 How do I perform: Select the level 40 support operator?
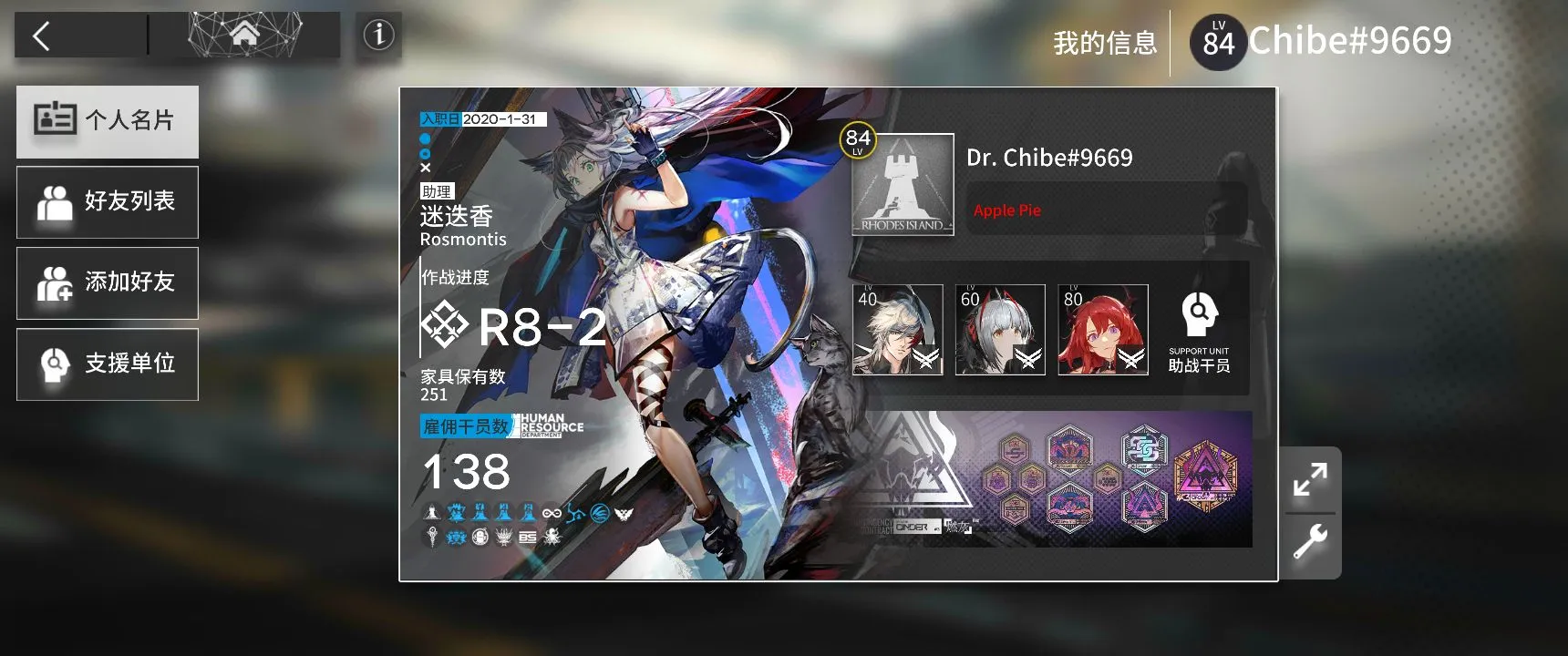click(898, 330)
